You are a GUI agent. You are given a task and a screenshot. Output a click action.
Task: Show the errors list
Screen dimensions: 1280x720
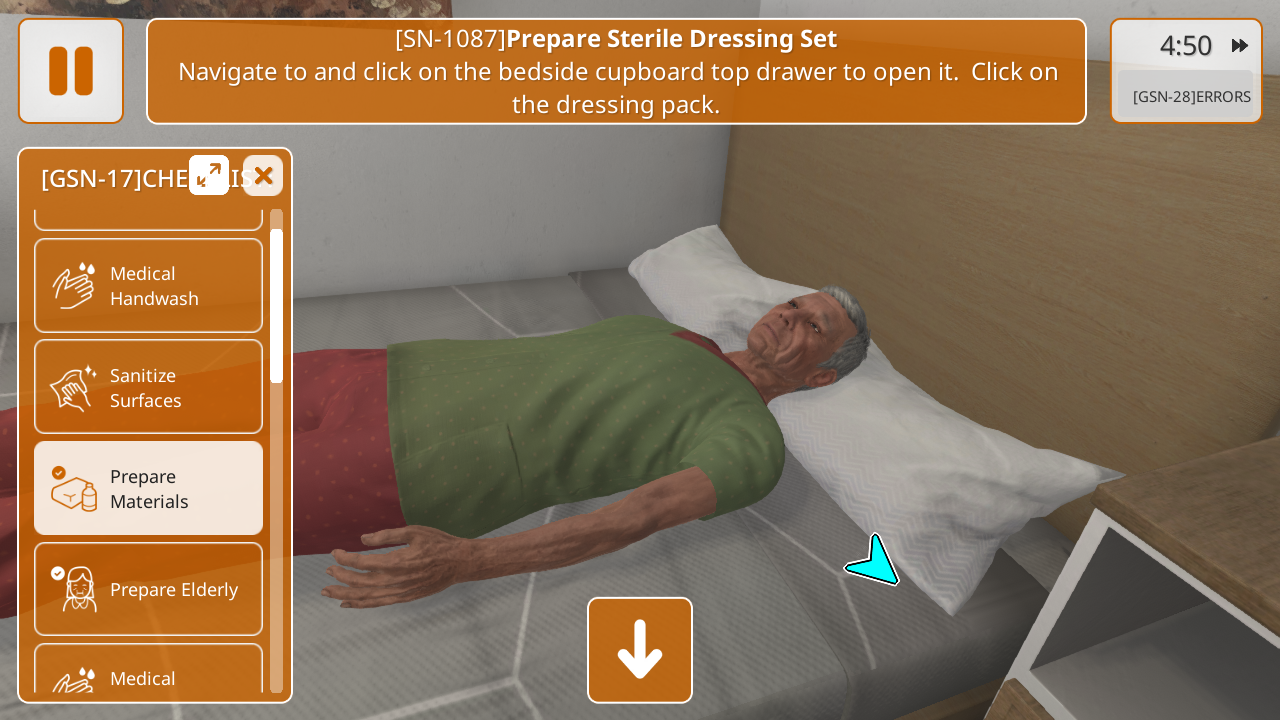(x=1190, y=96)
